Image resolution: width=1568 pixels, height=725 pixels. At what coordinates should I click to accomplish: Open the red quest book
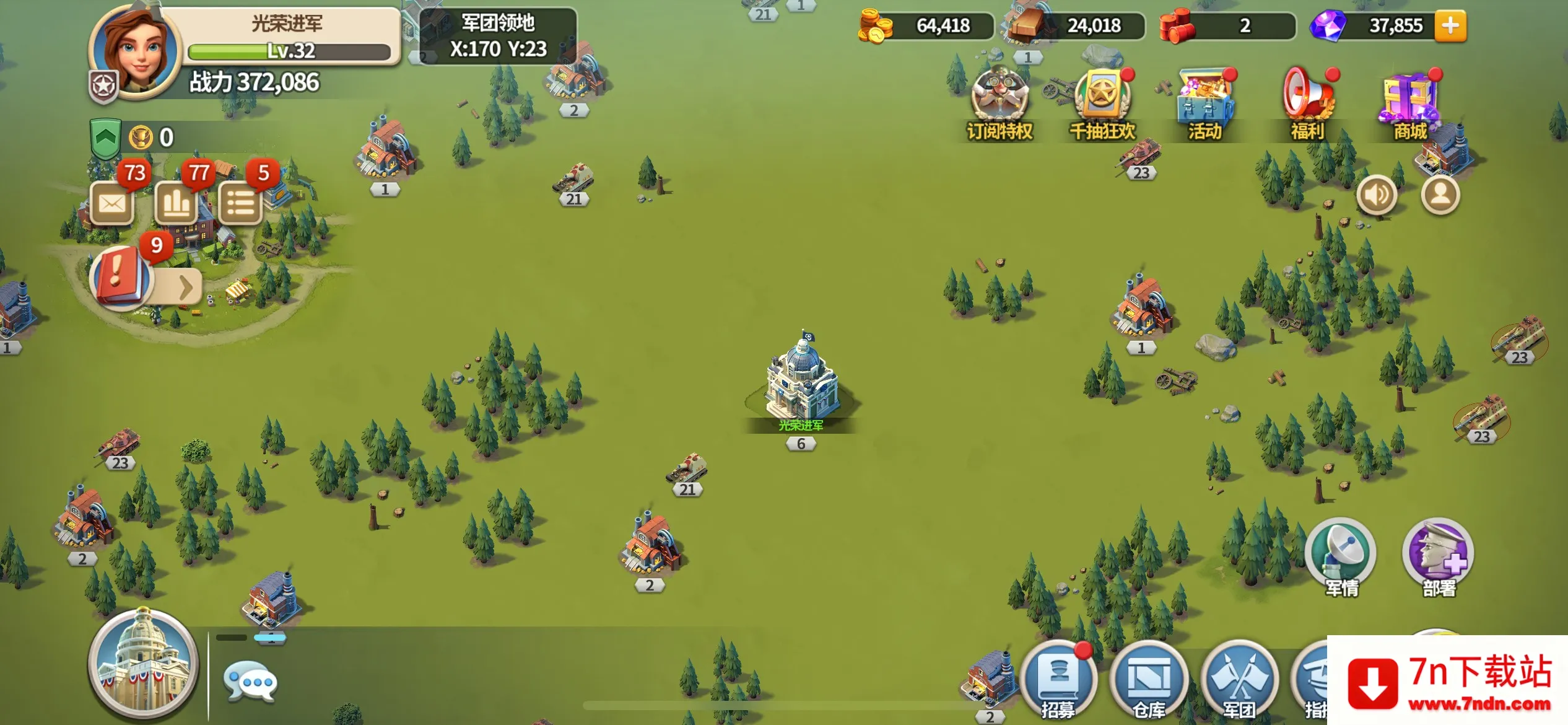(120, 276)
